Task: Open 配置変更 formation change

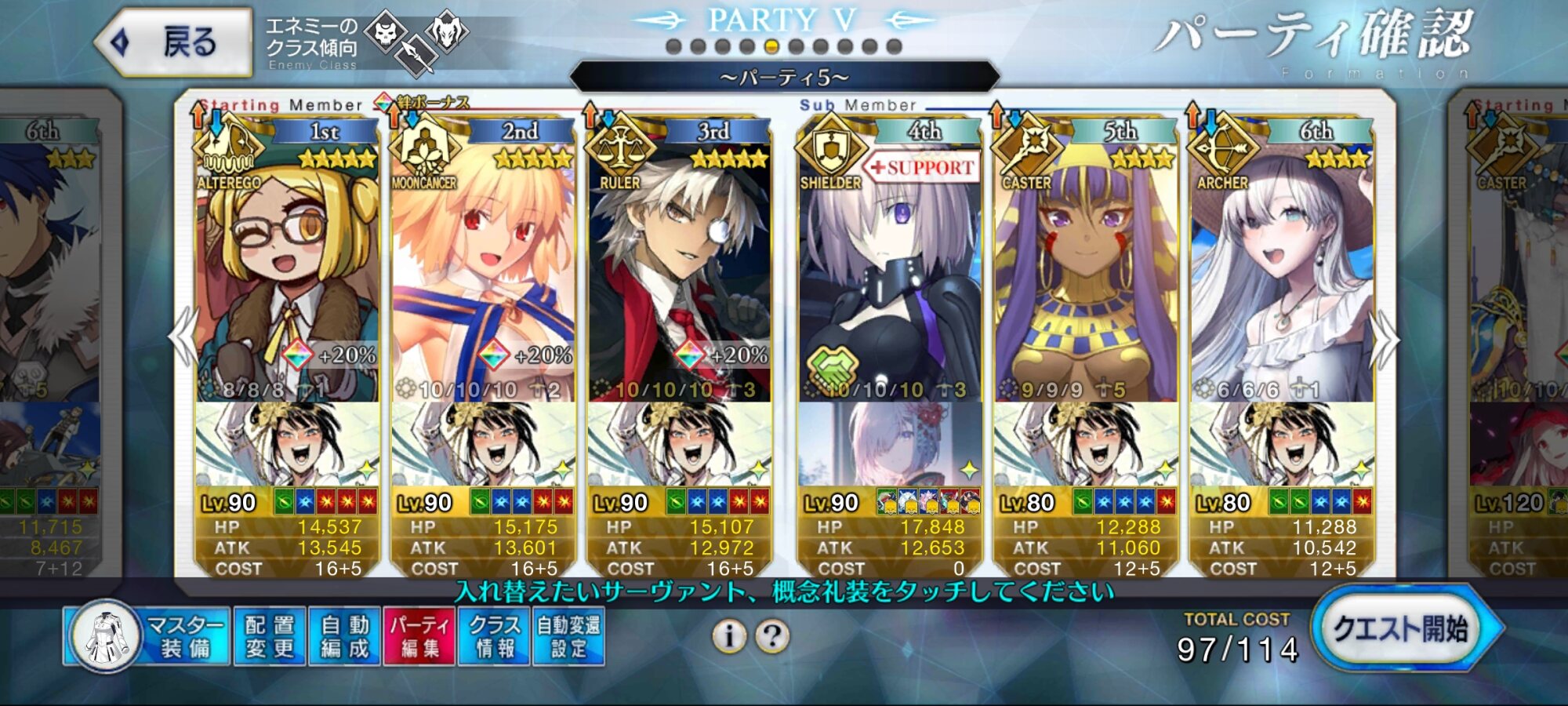Action: click(269, 636)
